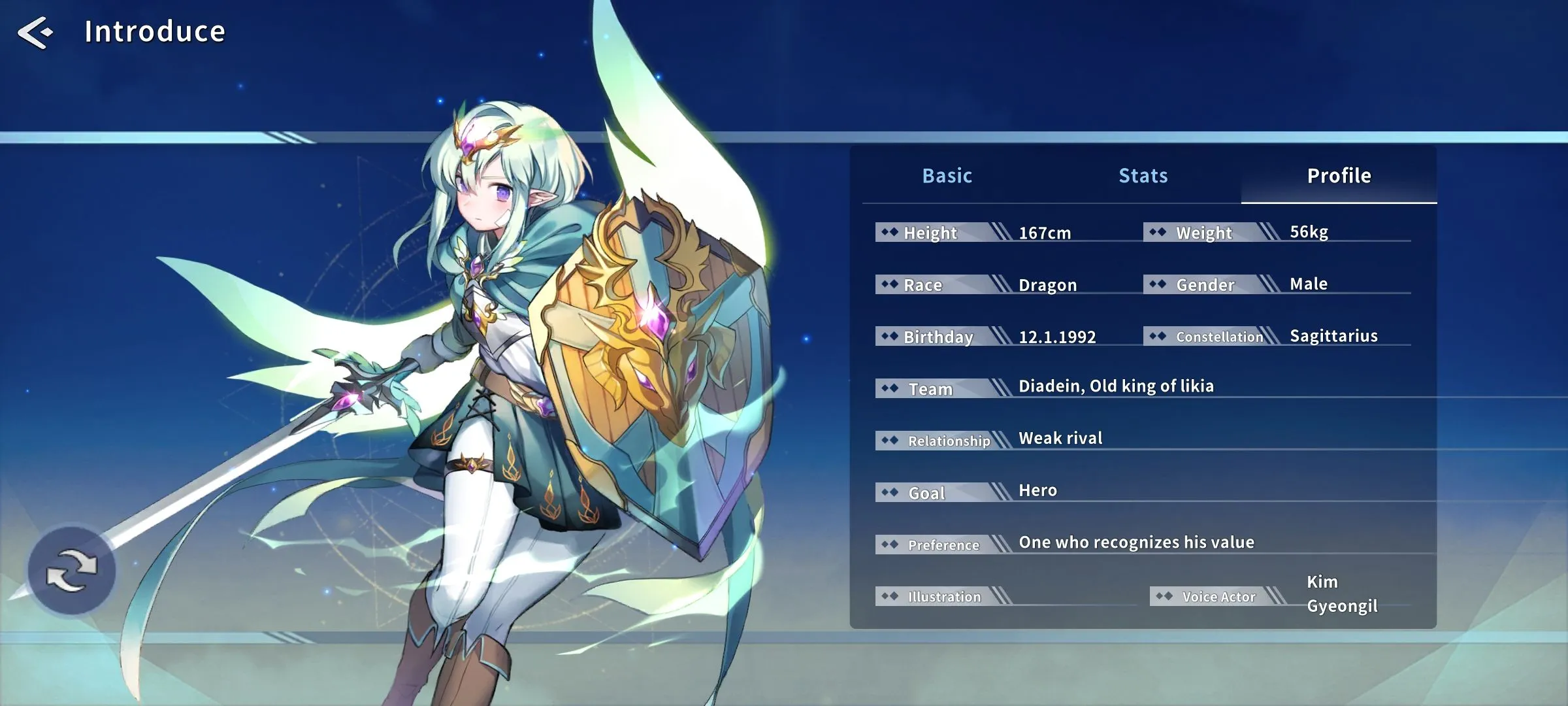Viewport: 1568px width, 706px height.
Task: Switch to the Basic tab
Action: (947, 176)
